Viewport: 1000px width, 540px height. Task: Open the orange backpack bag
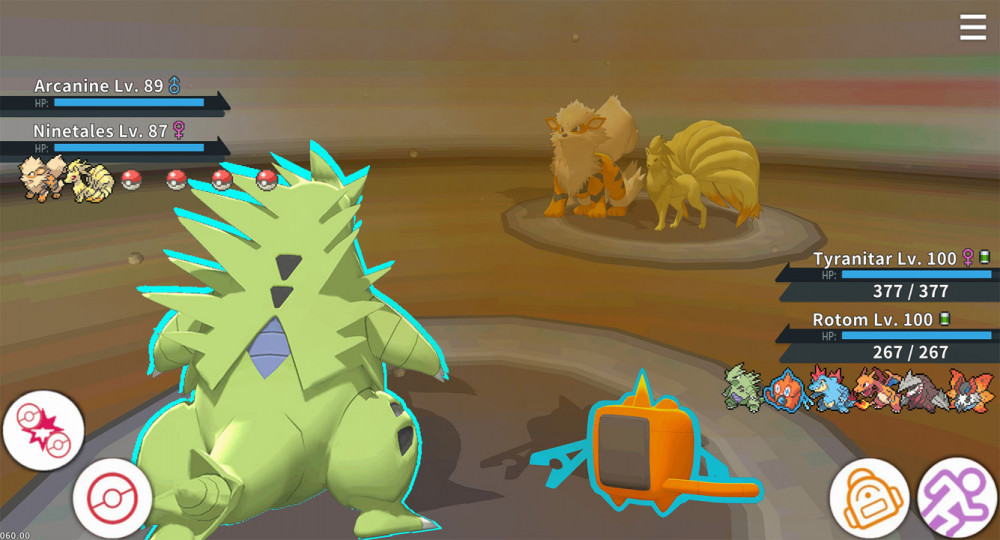coord(868,497)
